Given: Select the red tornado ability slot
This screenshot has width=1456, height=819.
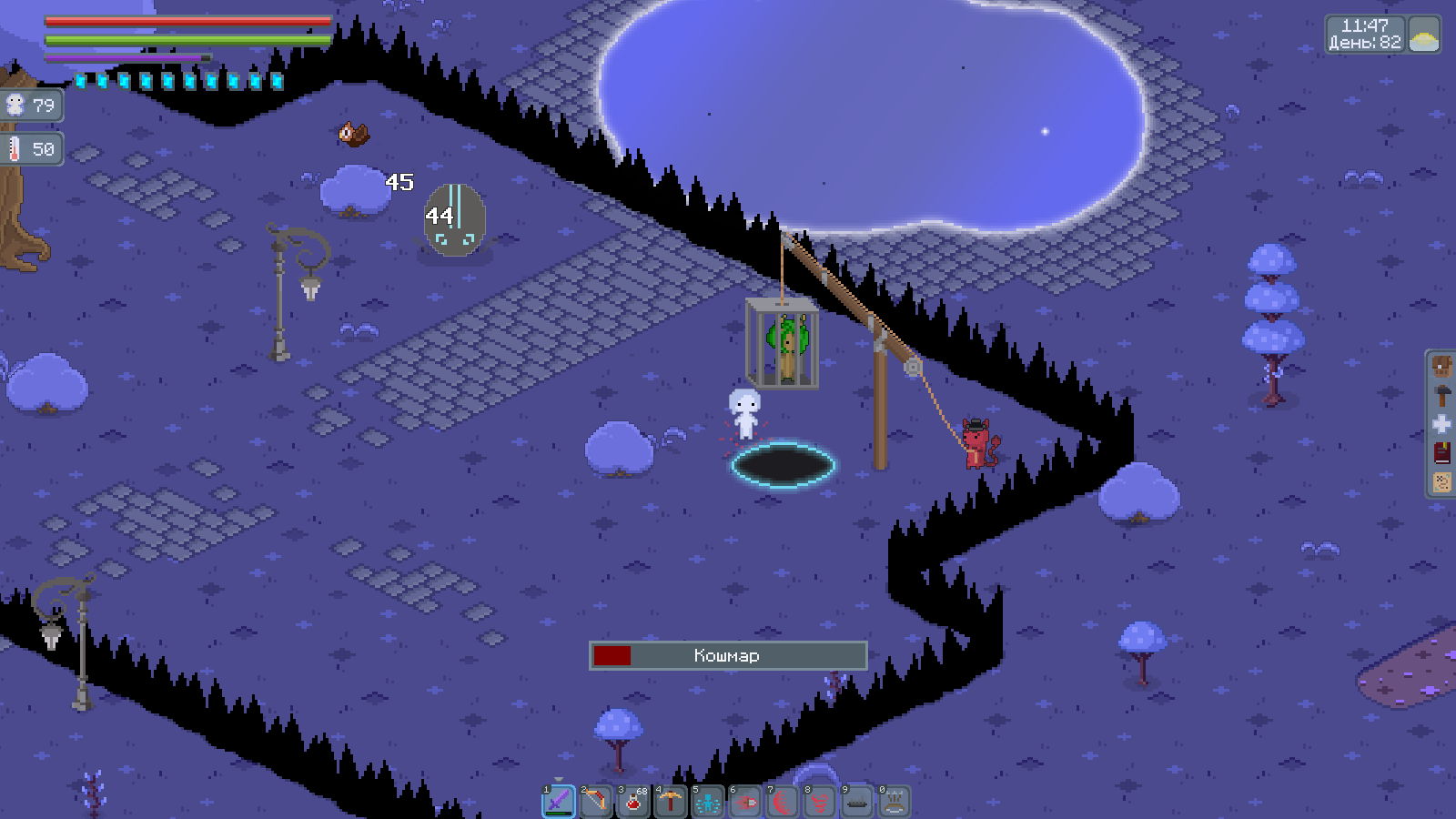Looking at the screenshot, I should tap(820, 802).
